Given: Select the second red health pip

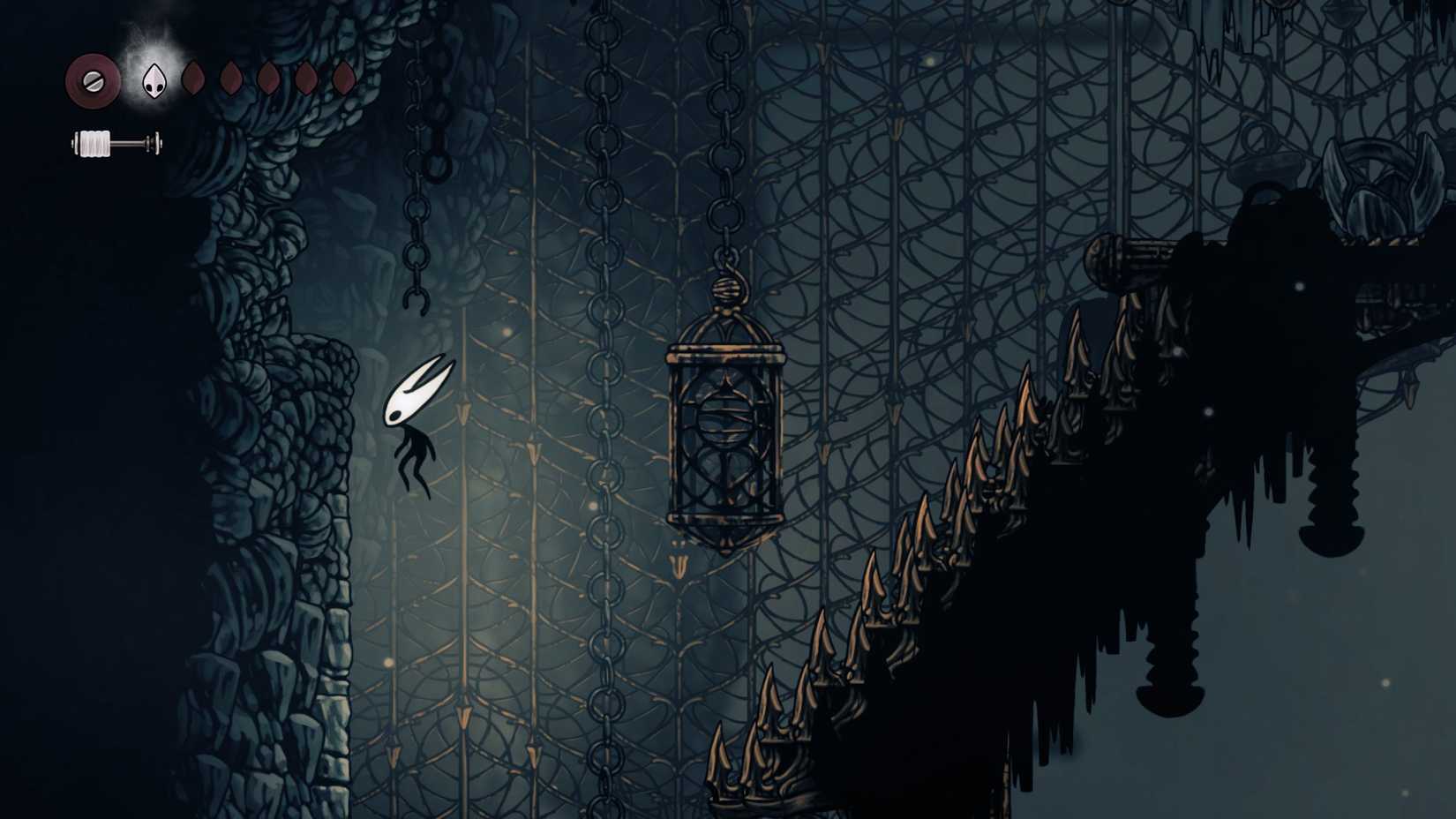Looking at the screenshot, I should 231,79.
